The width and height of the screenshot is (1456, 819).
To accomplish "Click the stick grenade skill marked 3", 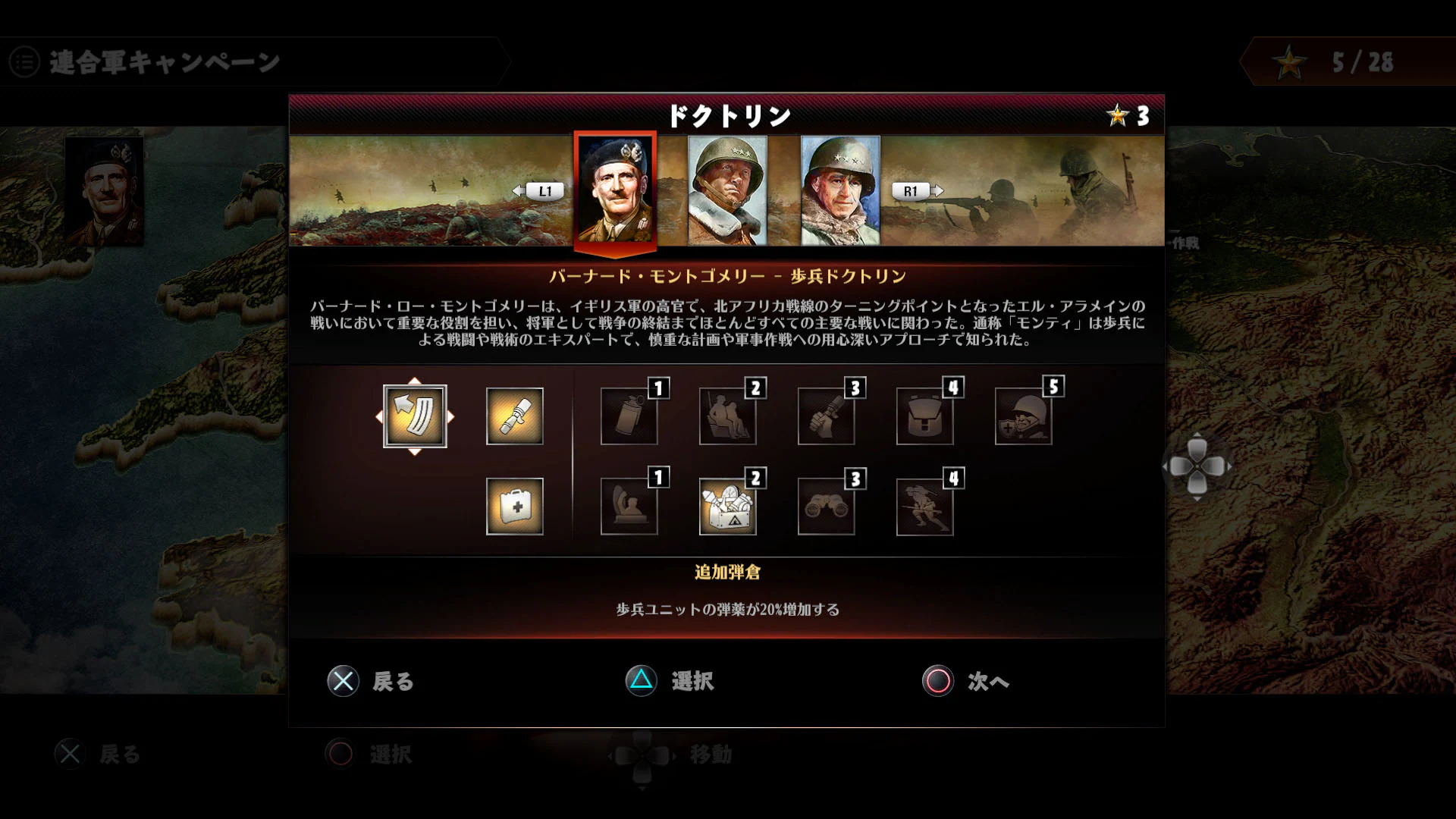I will (827, 416).
